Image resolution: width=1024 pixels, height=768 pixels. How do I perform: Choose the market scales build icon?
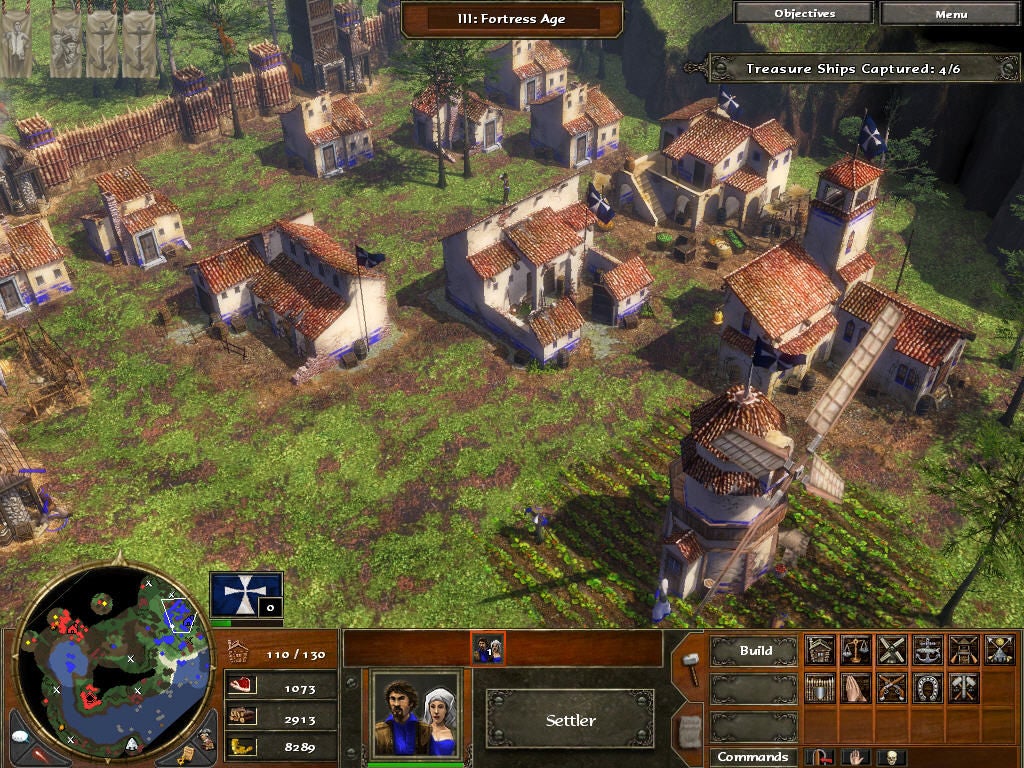point(855,650)
